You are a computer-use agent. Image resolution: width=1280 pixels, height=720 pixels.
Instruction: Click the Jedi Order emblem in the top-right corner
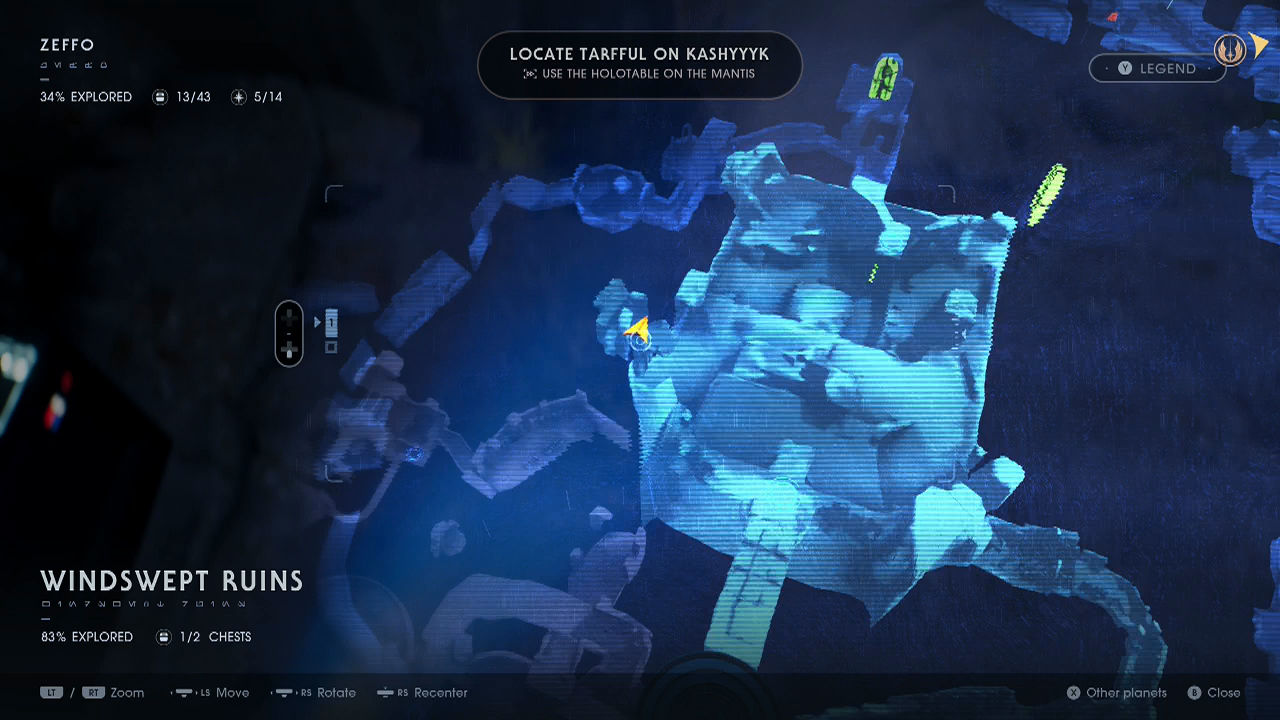pos(1229,49)
